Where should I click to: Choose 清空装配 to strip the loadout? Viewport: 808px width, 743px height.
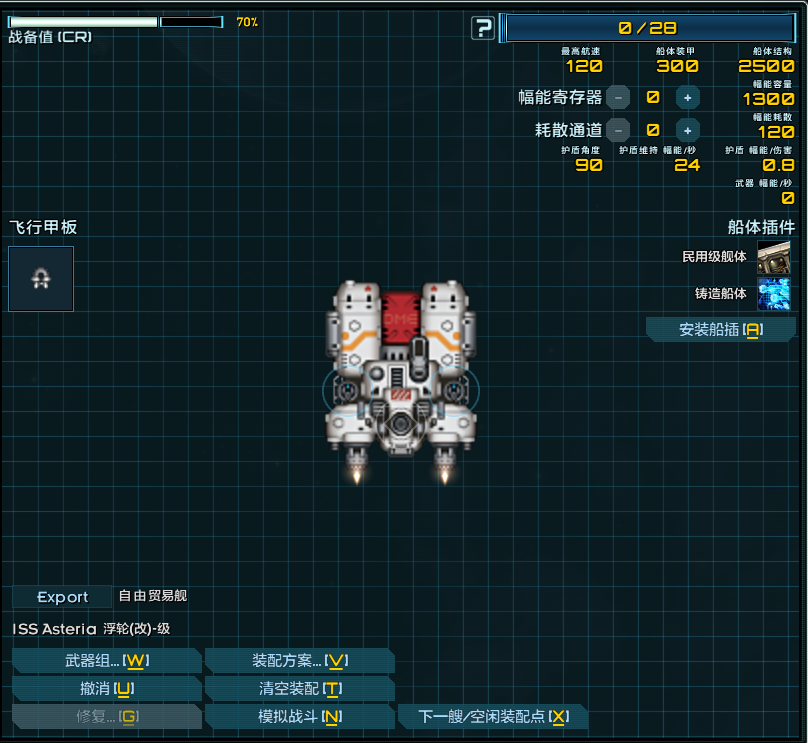coord(299,689)
